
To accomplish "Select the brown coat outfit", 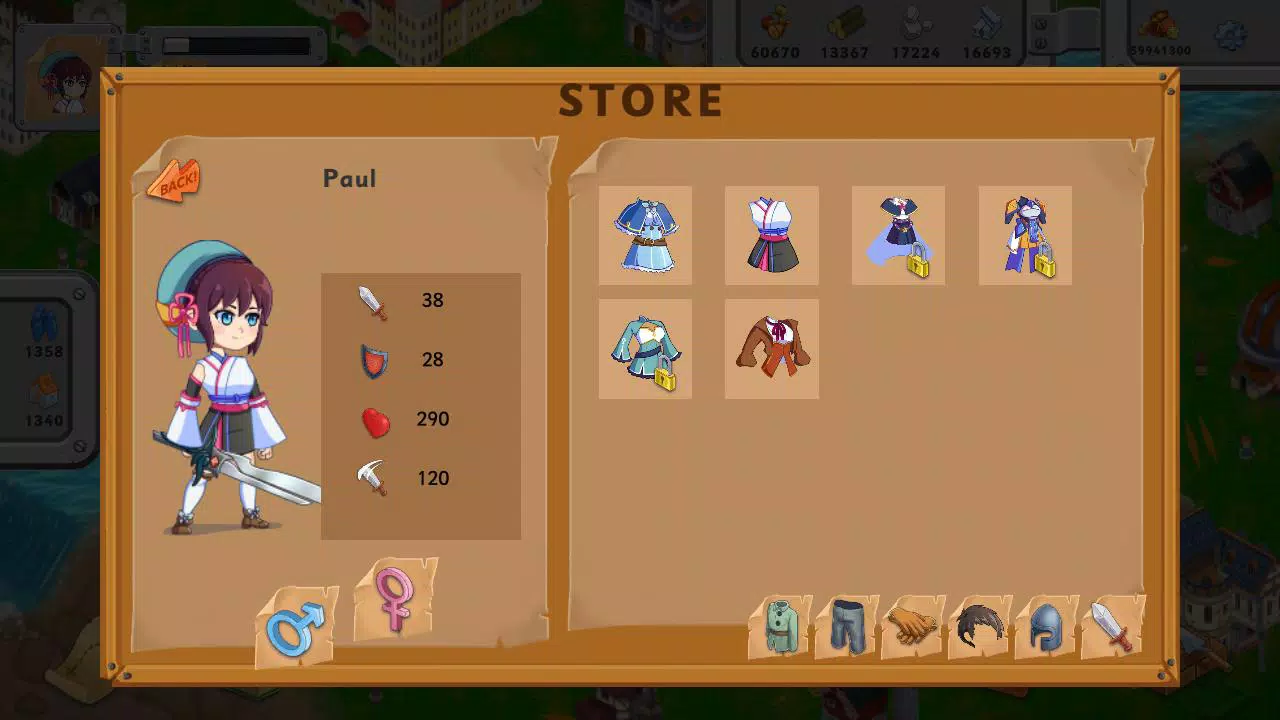I will (x=771, y=349).
